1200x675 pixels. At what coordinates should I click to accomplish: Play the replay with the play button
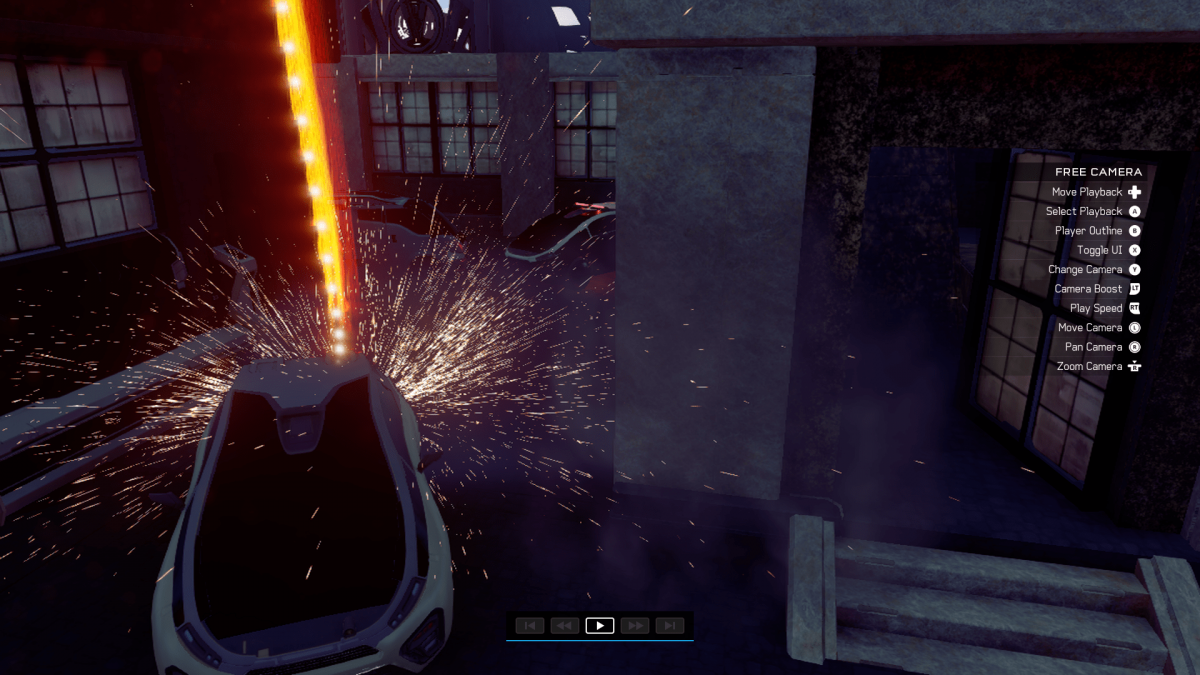599,625
